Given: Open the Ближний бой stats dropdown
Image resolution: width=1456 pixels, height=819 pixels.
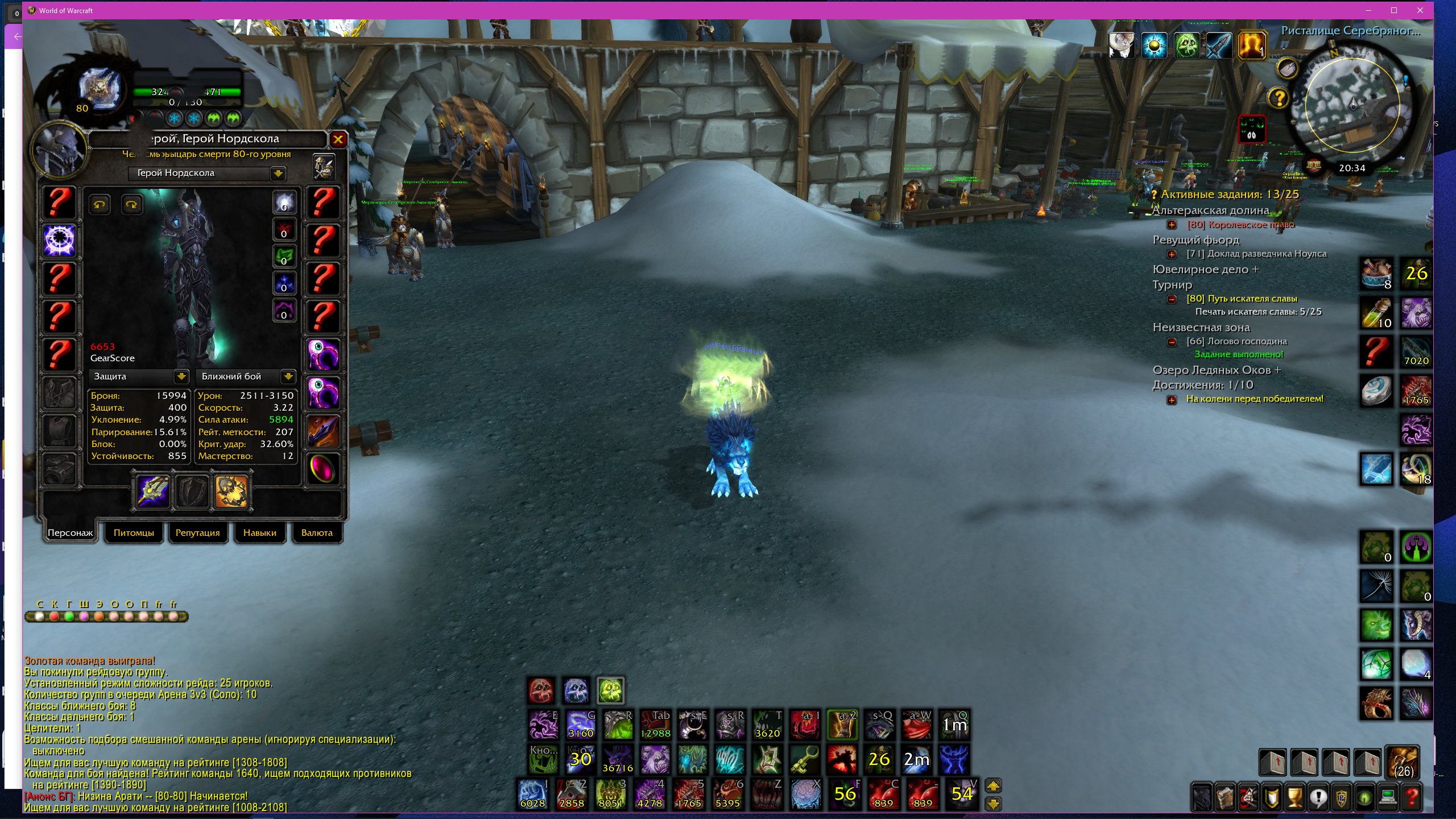Looking at the screenshot, I should pos(288,376).
